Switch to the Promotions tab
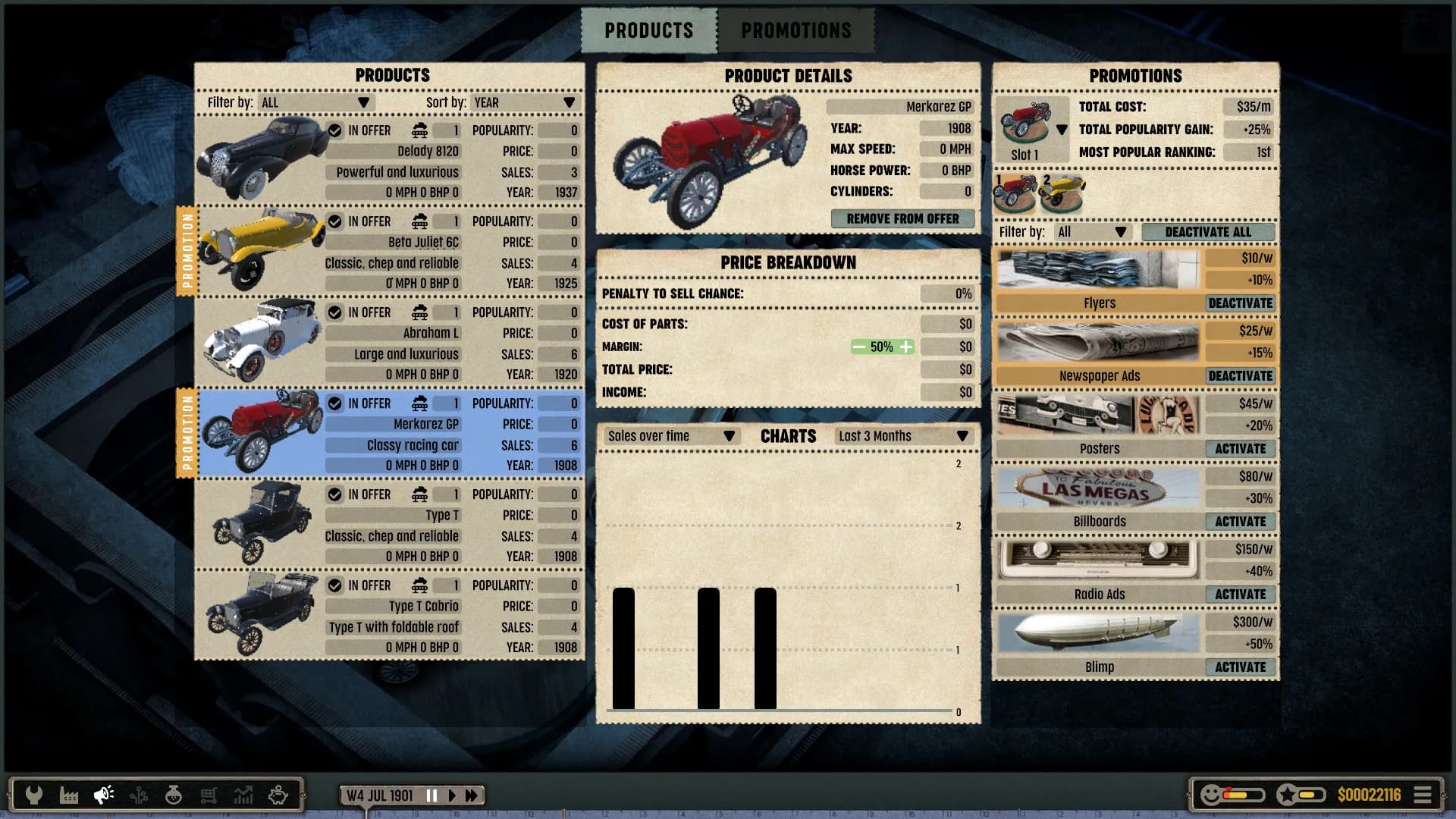Screen dimensions: 1456x819 point(796,30)
